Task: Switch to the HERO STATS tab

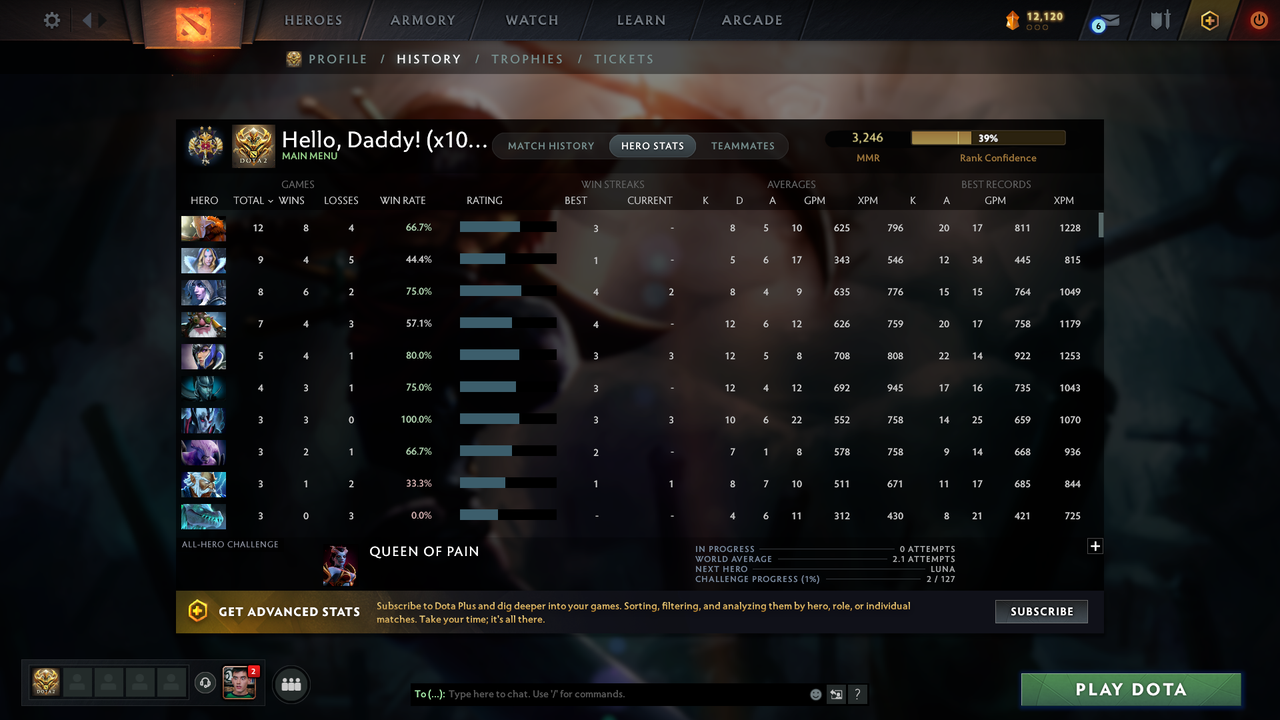Action: pos(652,145)
